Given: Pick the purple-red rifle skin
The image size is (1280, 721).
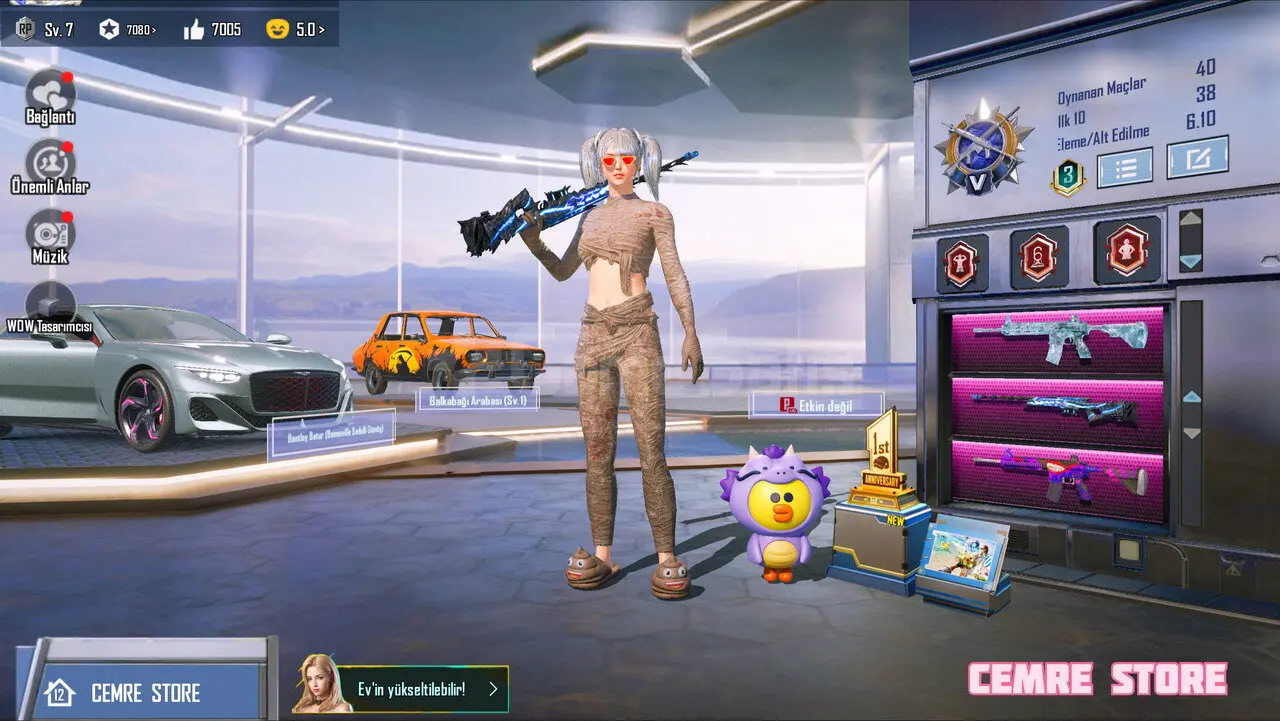Looking at the screenshot, I should click(x=1057, y=478).
